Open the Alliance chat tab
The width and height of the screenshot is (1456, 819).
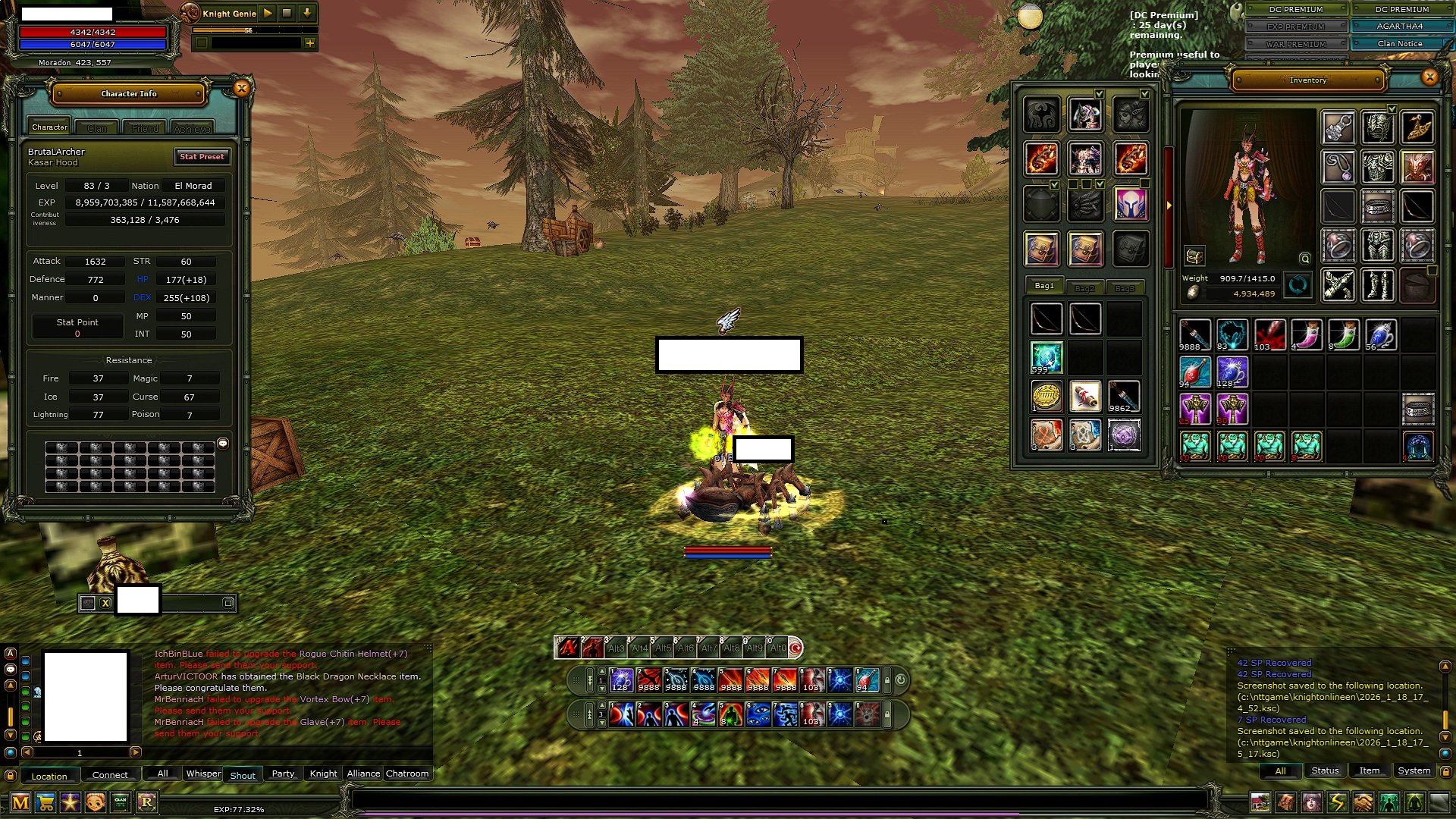[x=363, y=773]
